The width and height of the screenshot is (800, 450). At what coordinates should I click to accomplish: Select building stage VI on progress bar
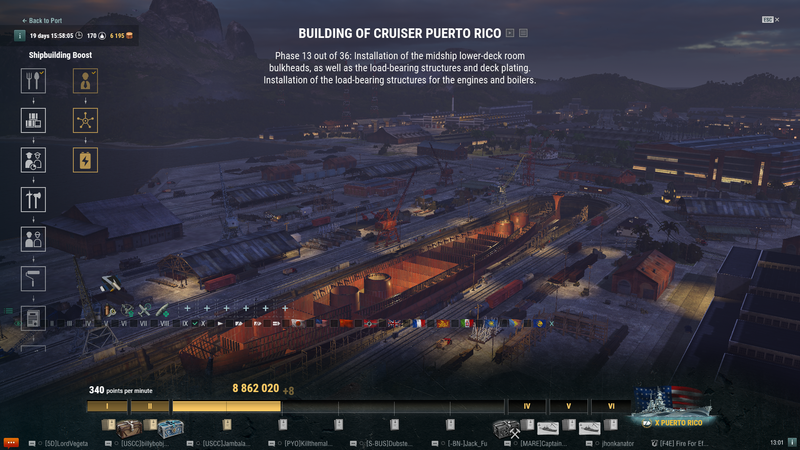(x=610, y=406)
